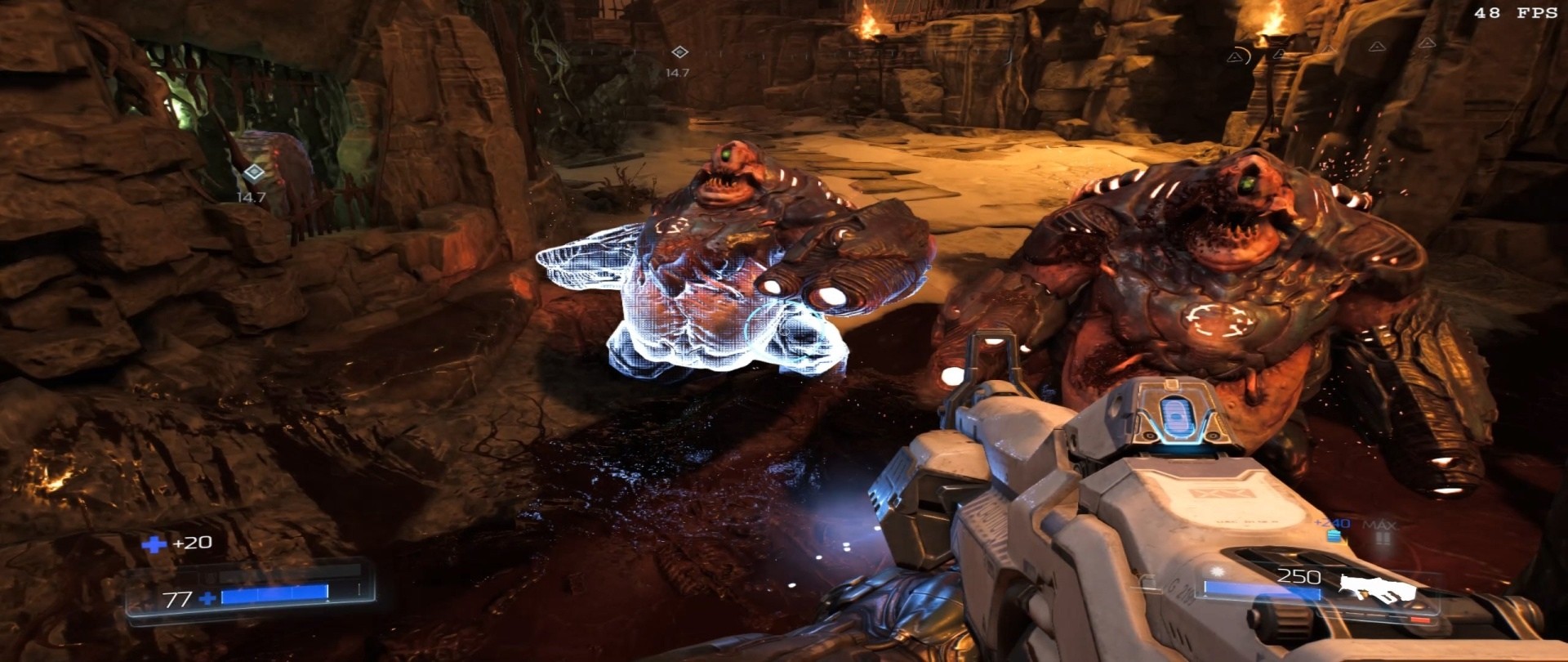Click the MAX label near the ammo pickup
The height and width of the screenshot is (662, 1568).
[x=1380, y=525]
